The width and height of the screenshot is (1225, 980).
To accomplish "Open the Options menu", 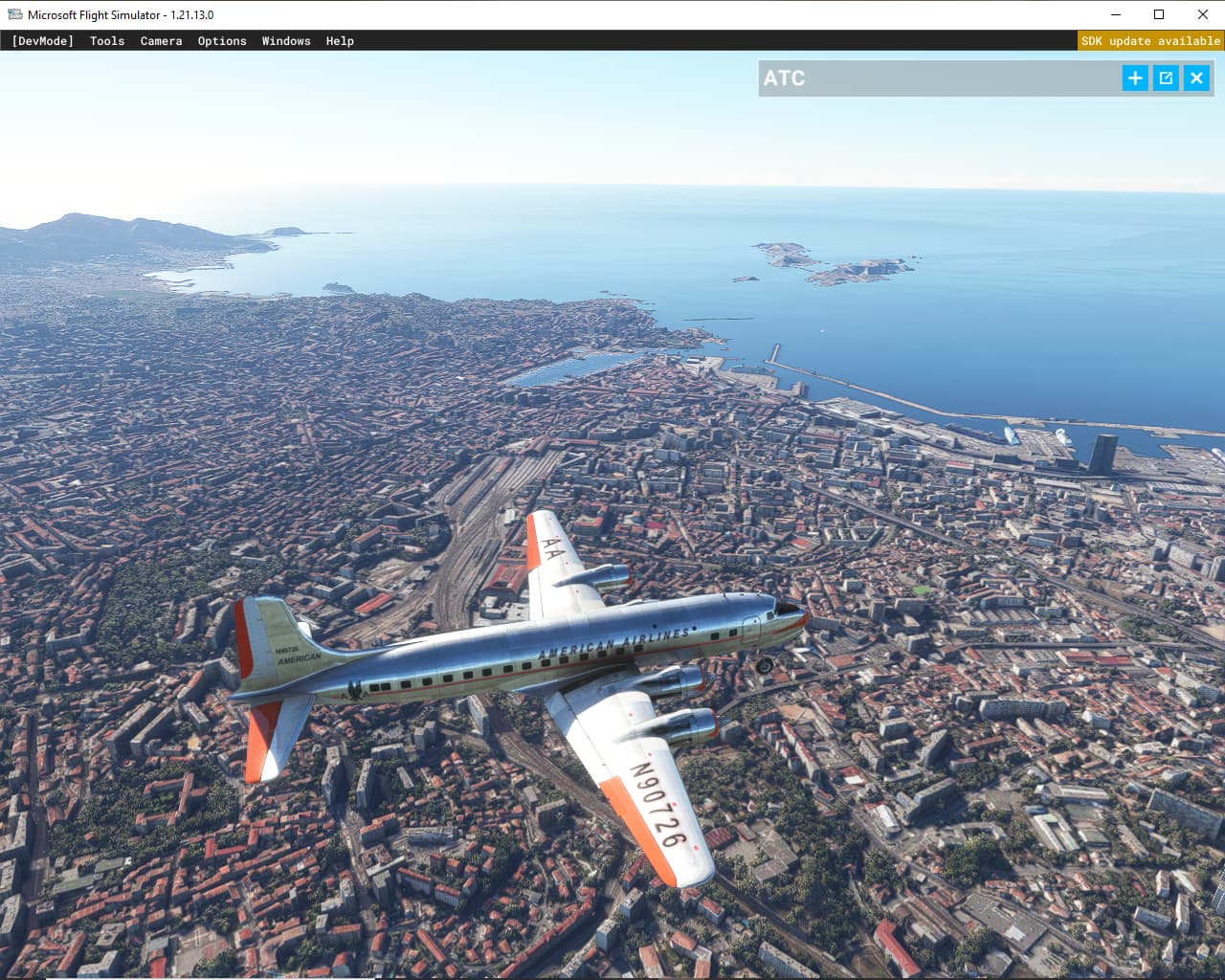I will pos(222,41).
